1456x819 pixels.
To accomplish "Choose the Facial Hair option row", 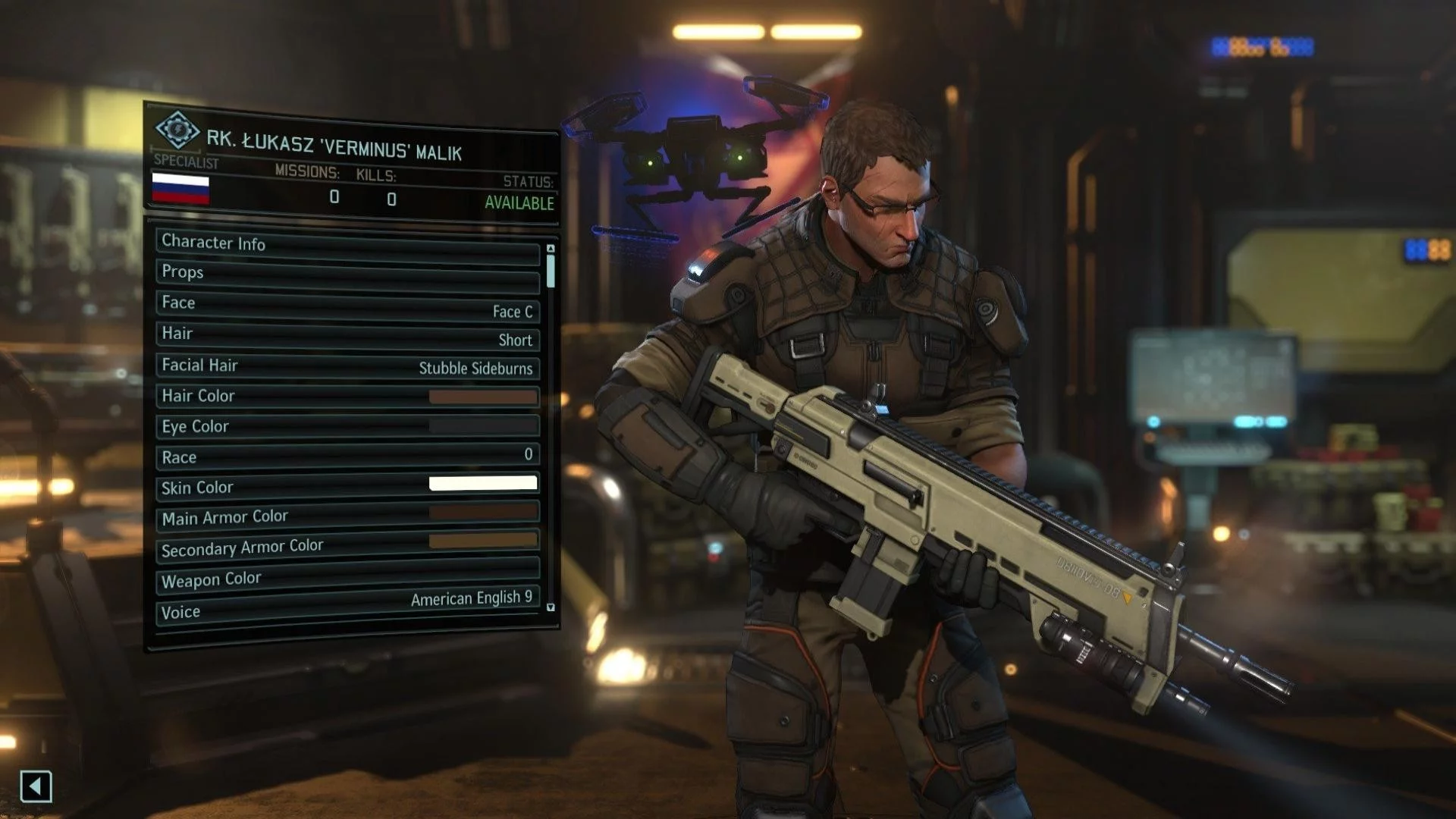I will (x=347, y=367).
